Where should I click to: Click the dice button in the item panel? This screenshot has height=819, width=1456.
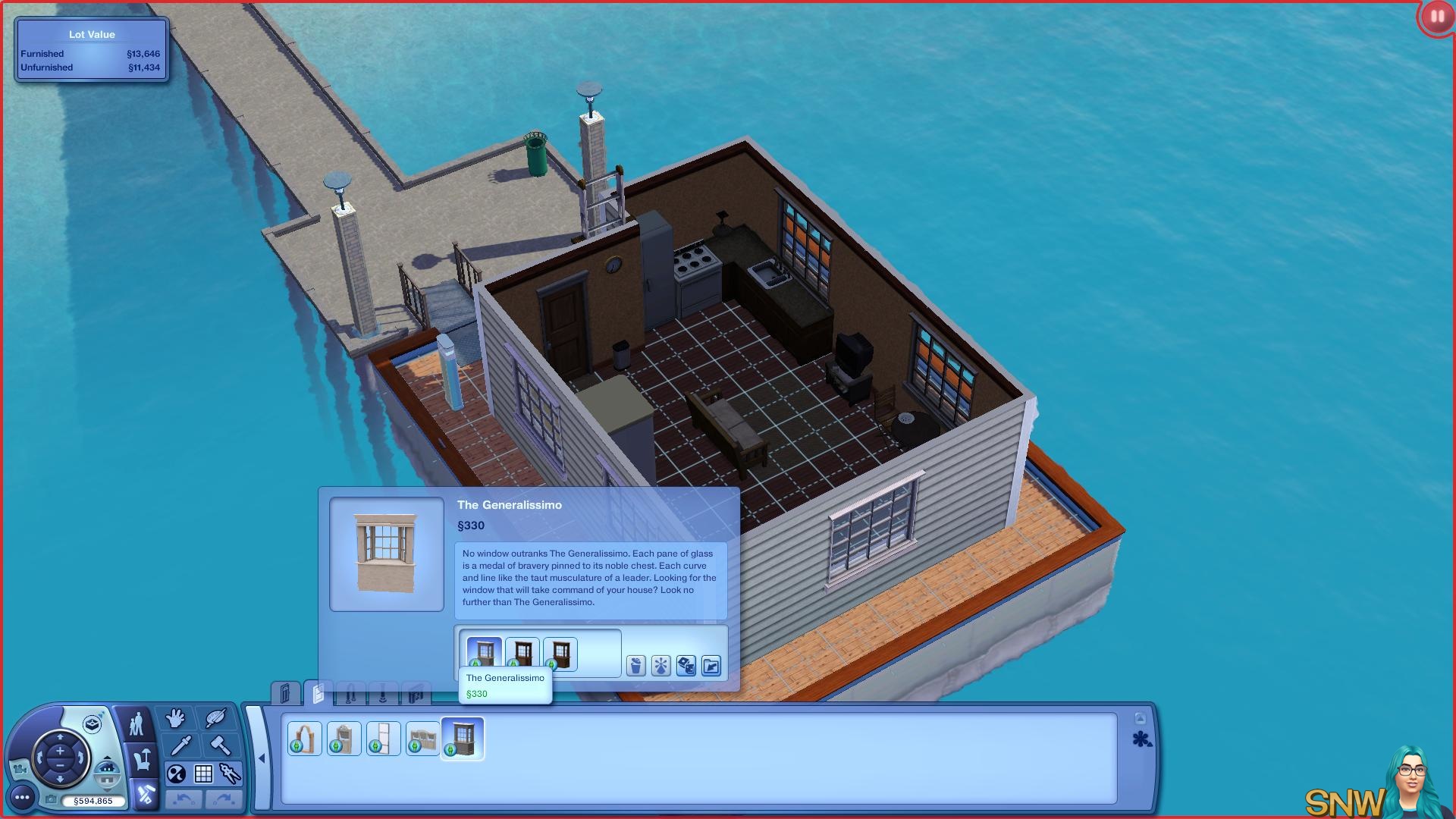pyautogui.click(x=686, y=666)
